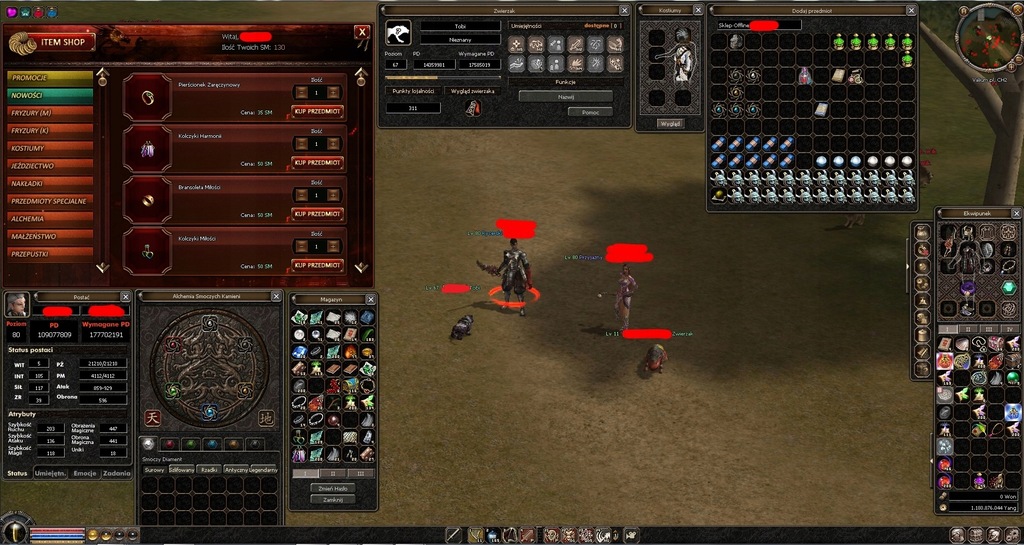
Task: Click Zamknij in the Magazyn window
Action: pos(335,499)
